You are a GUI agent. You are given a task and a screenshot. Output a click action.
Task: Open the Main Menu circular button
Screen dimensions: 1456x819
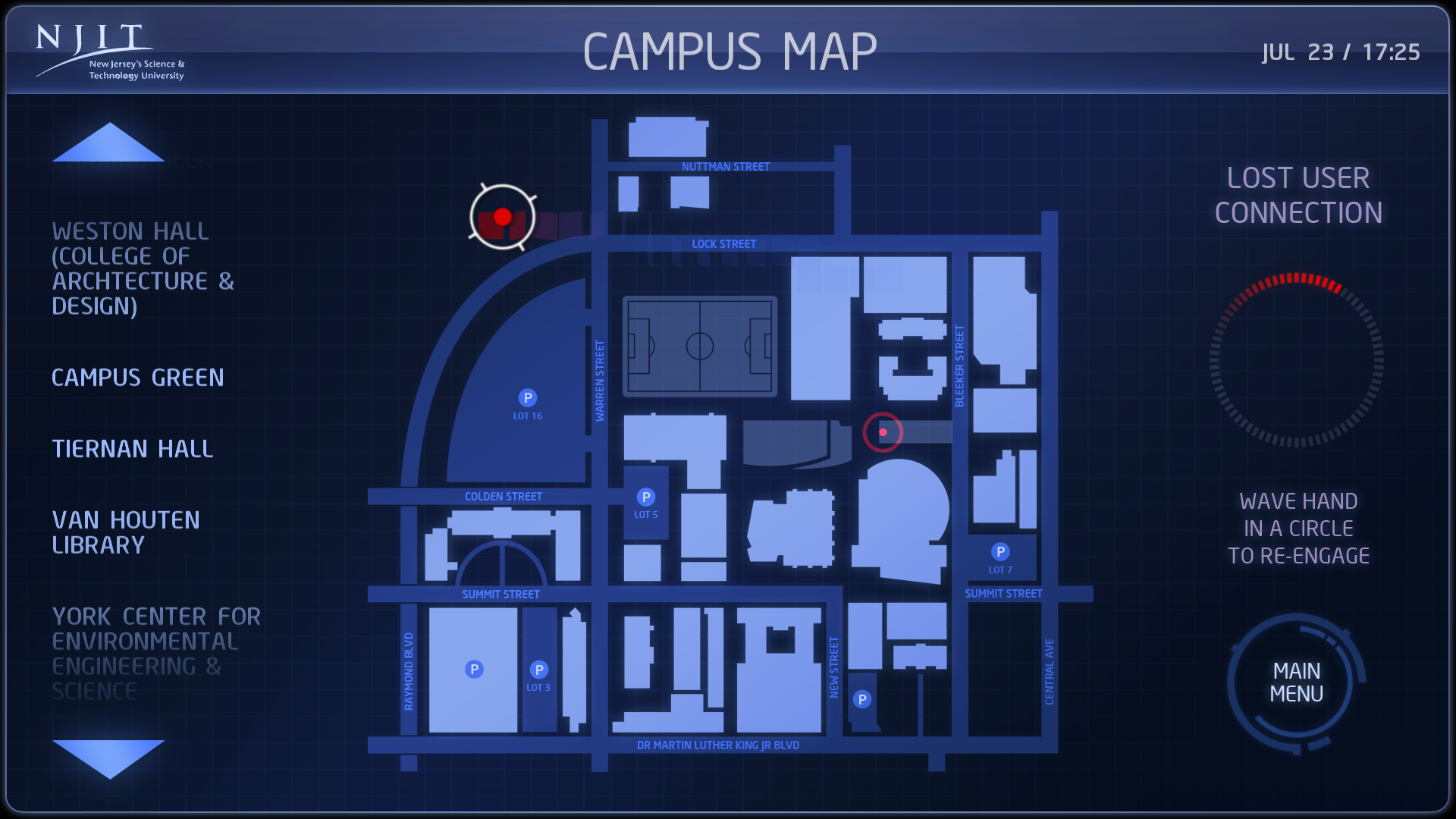[x=1296, y=682]
